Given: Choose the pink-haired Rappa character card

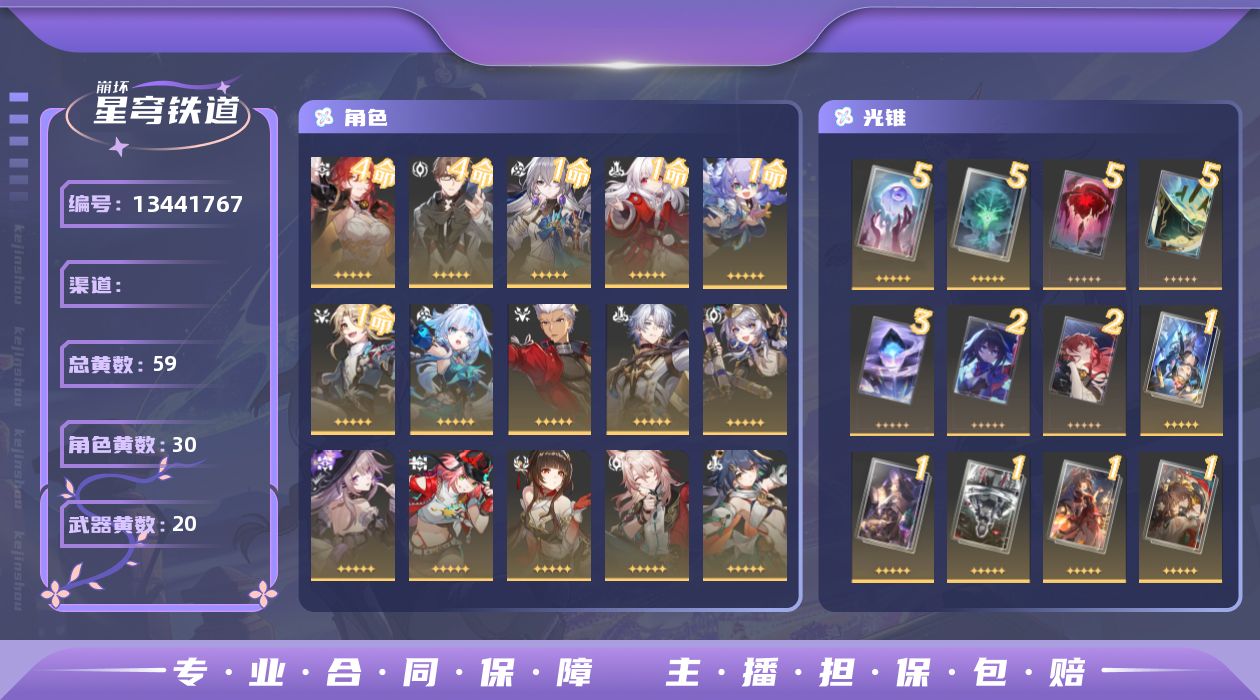Looking at the screenshot, I should point(450,515).
